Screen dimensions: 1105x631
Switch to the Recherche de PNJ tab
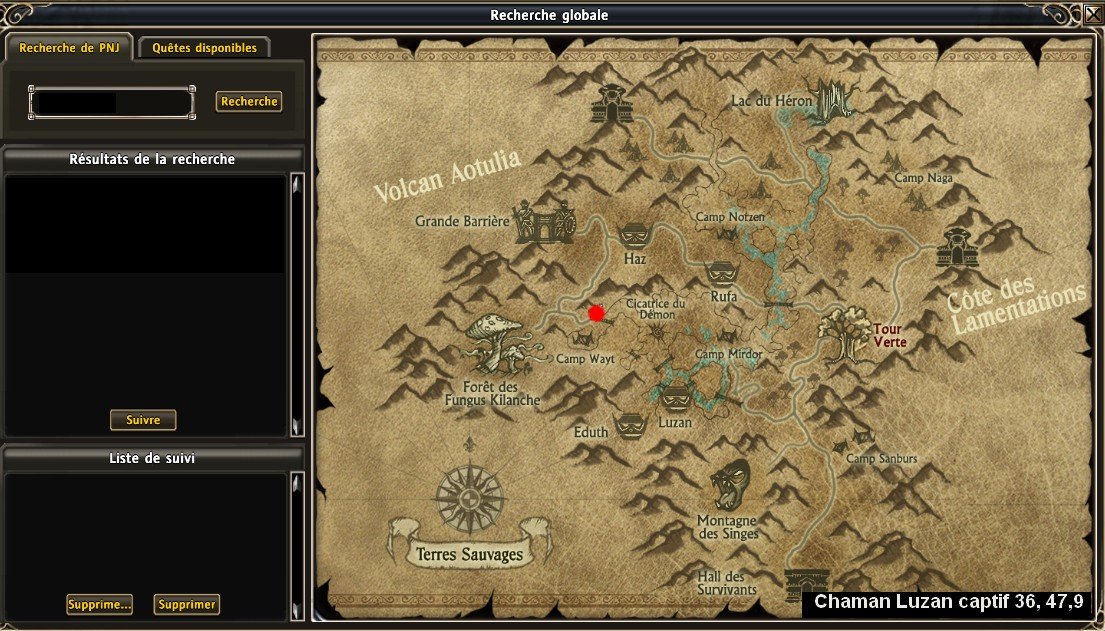(x=68, y=47)
